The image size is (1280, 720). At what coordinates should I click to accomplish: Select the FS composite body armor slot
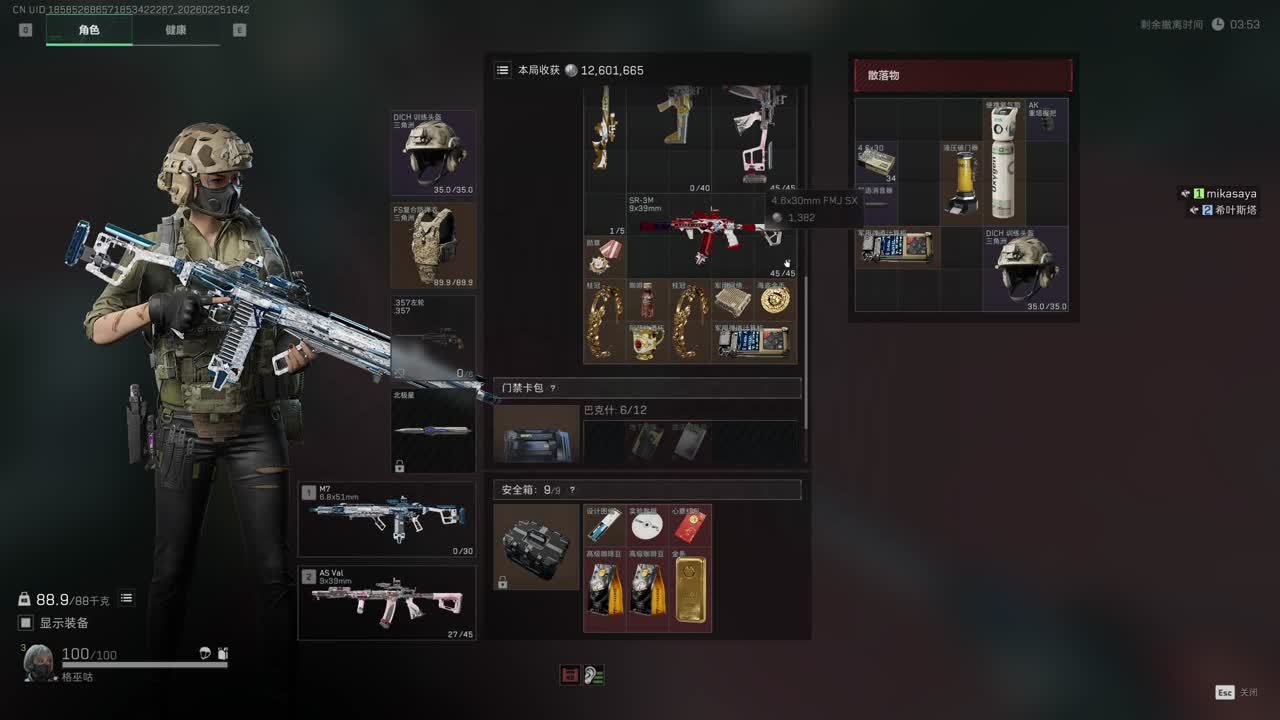(x=433, y=246)
